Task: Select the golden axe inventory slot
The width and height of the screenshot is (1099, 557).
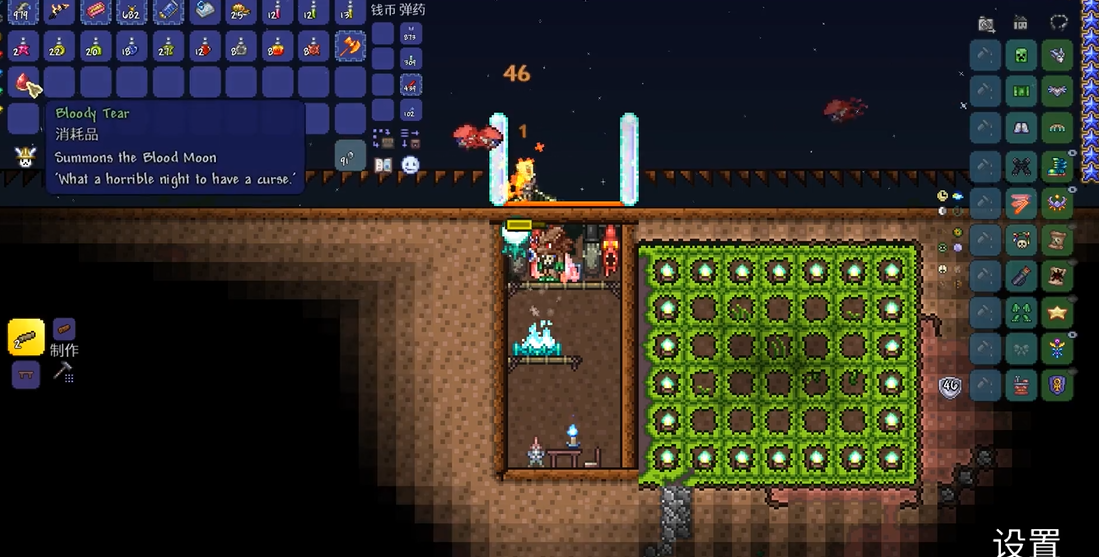Action: (x=350, y=46)
